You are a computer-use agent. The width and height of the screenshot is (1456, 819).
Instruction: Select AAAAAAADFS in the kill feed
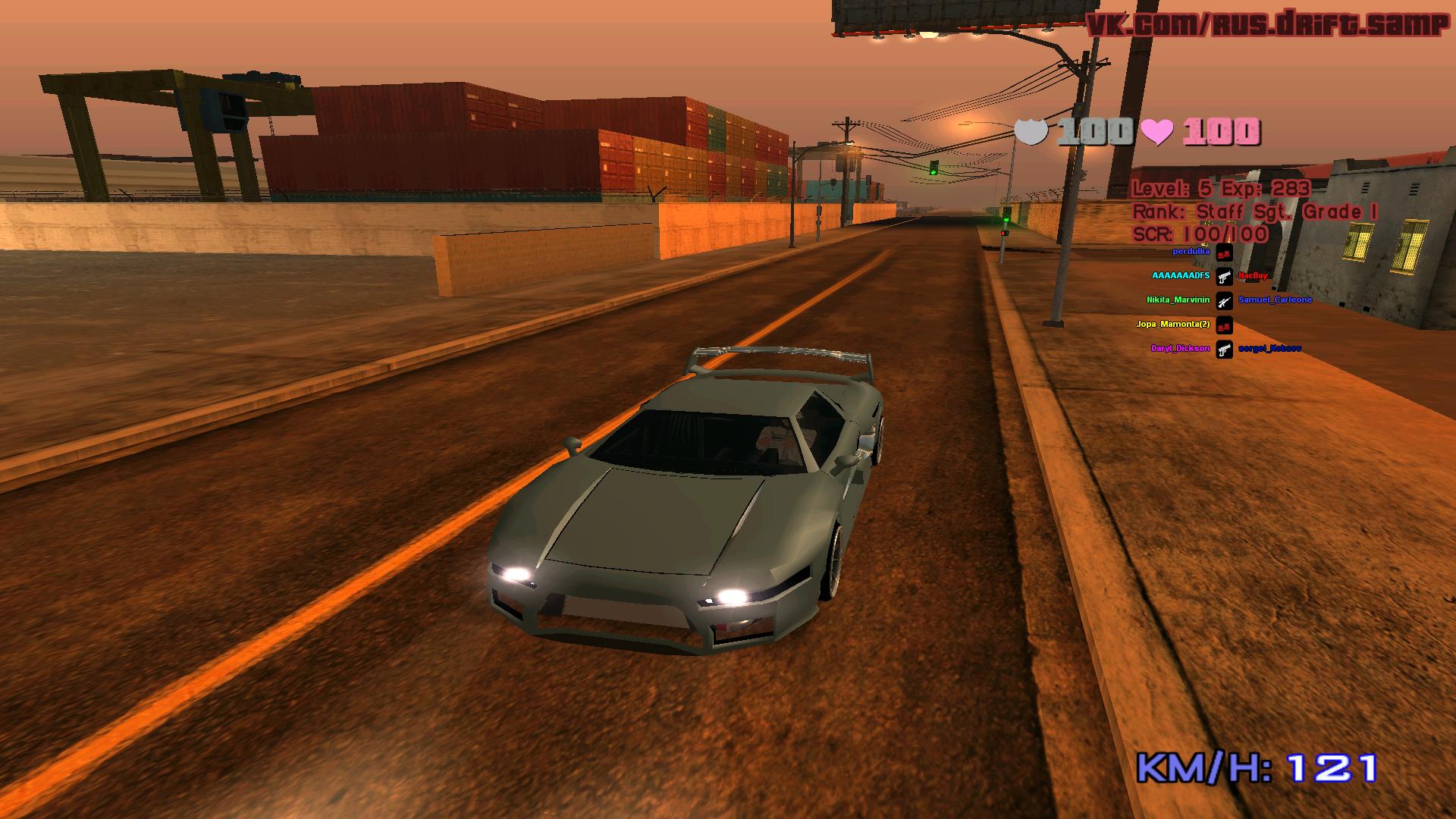[1181, 276]
